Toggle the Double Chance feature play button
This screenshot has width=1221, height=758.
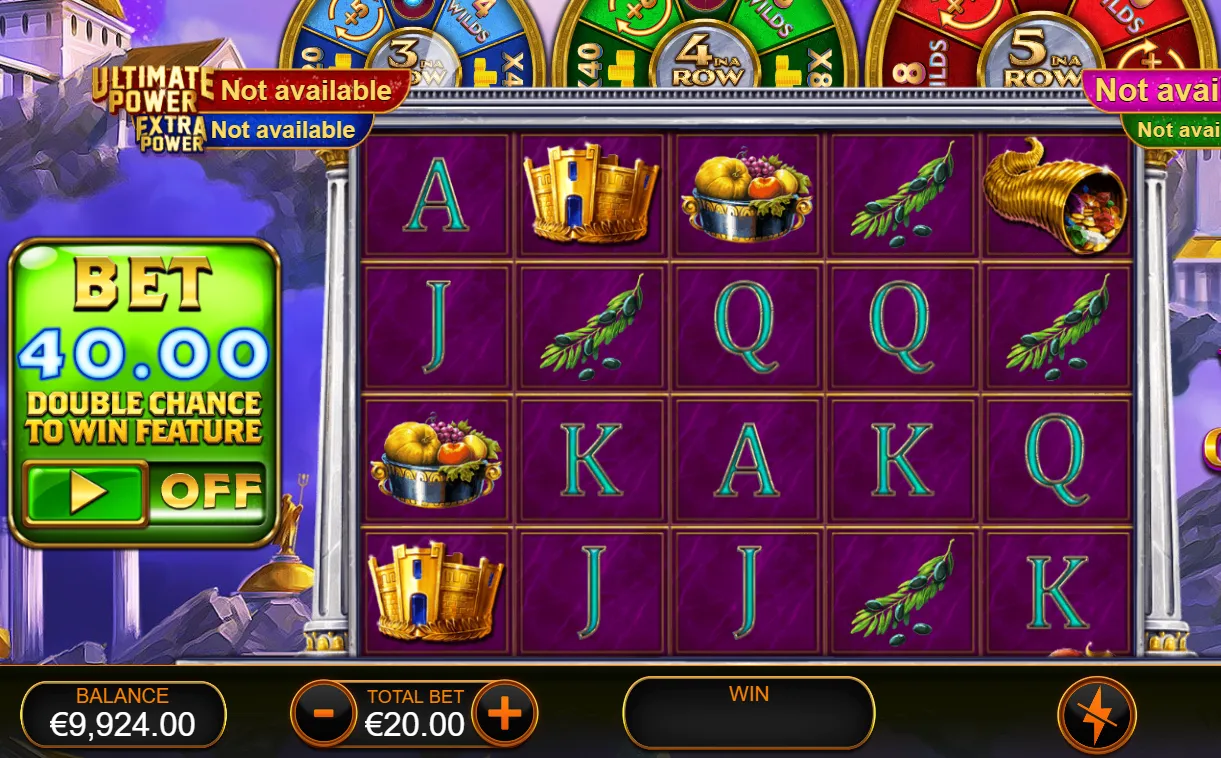point(85,492)
